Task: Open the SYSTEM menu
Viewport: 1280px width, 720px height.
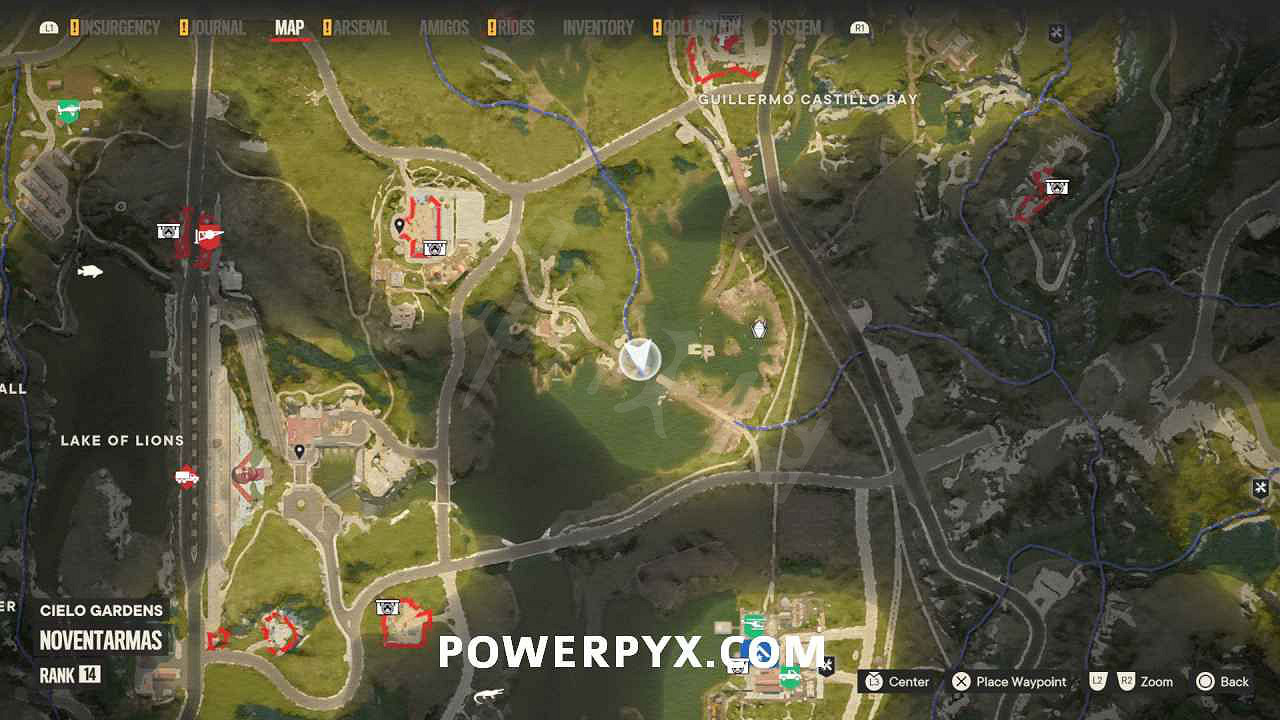Action: click(x=796, y=27)
